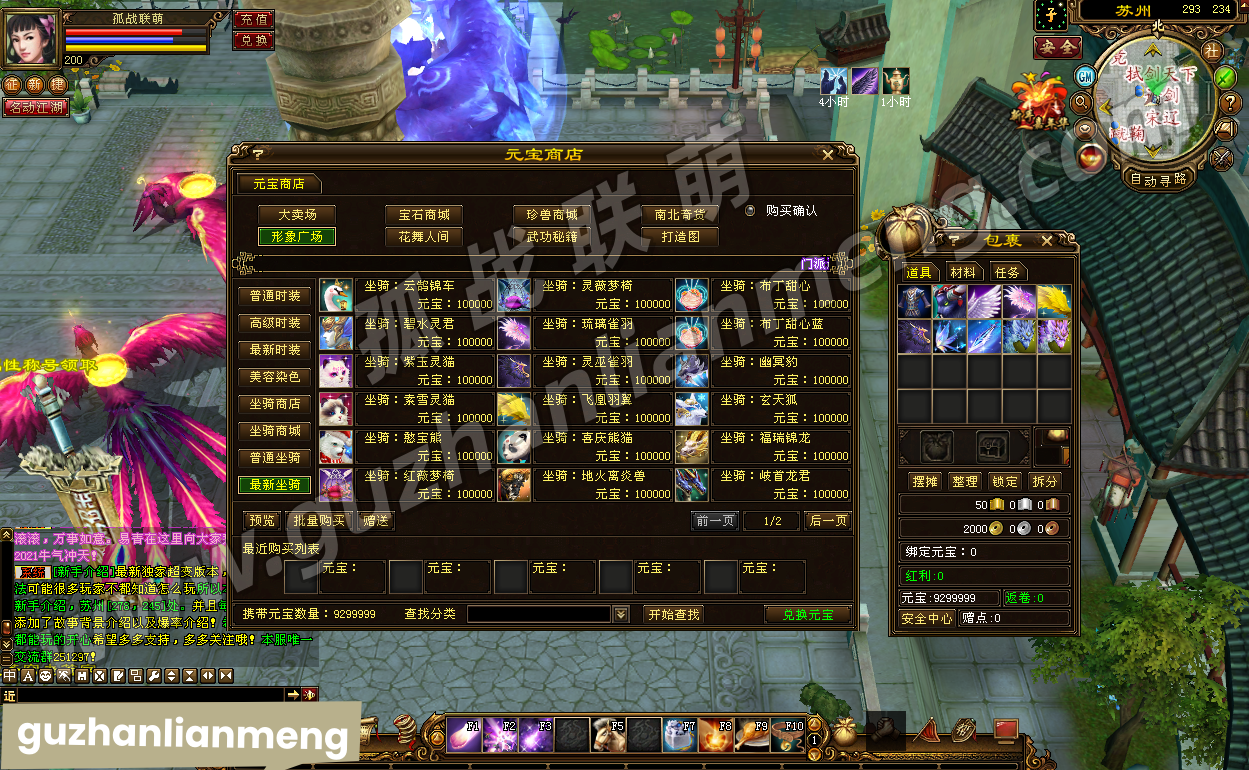This screenshot has width=1249, height=770.
Task: Toggle the 购买确认 option
Action: click(751, 211)
